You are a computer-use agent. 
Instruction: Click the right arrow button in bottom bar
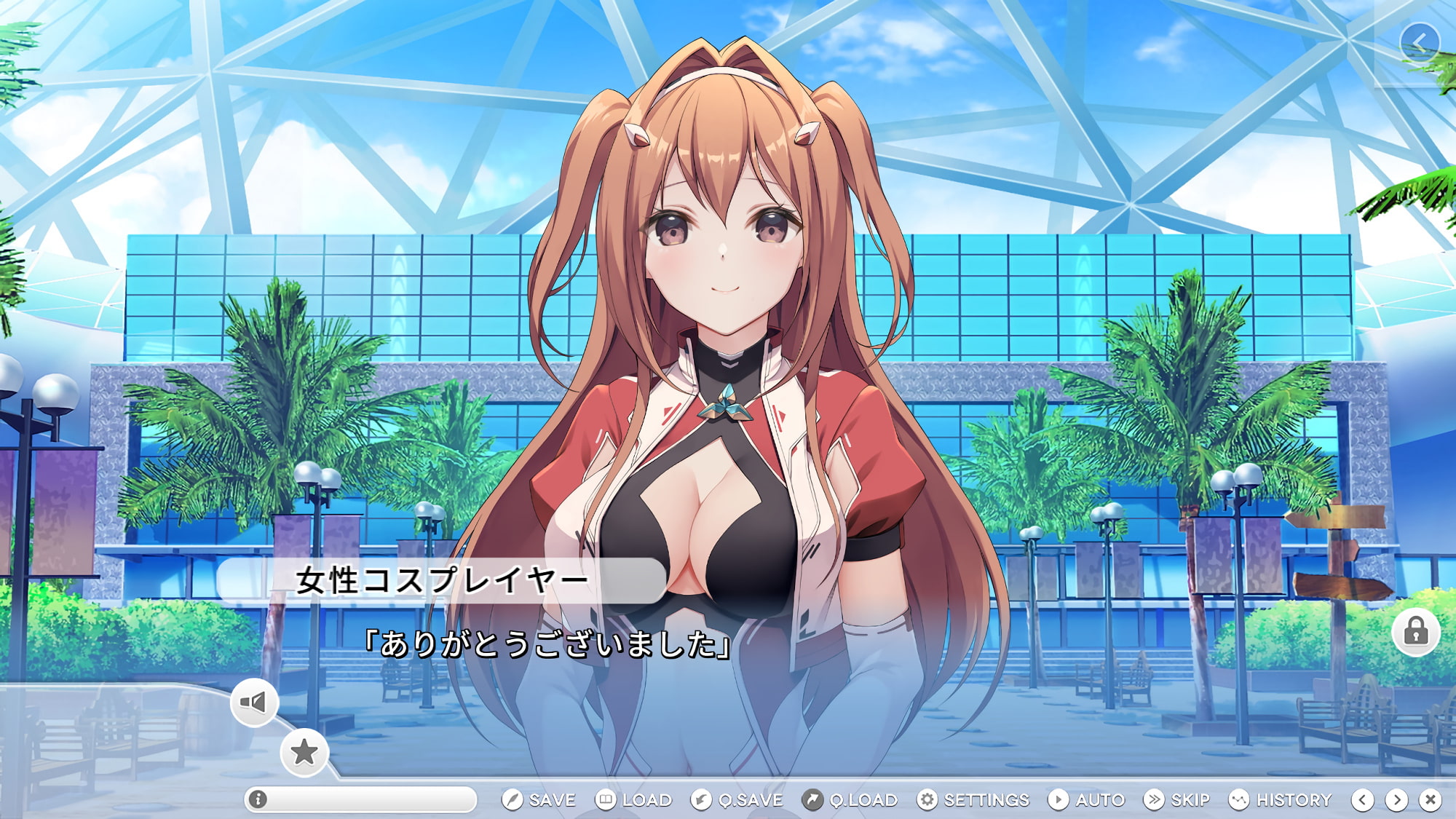coord(1396,800)
